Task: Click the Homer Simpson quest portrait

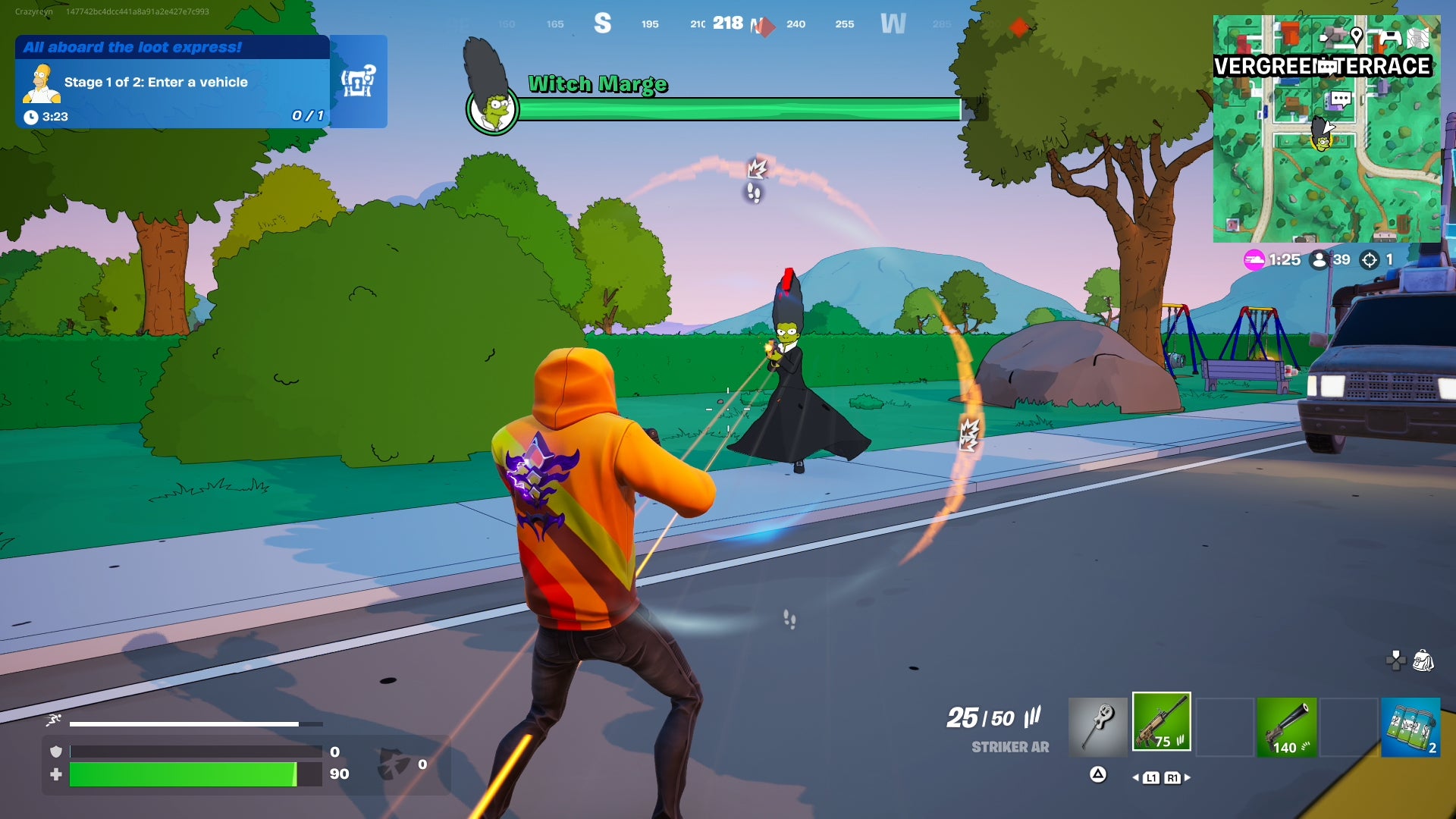Action: [43, 82]
